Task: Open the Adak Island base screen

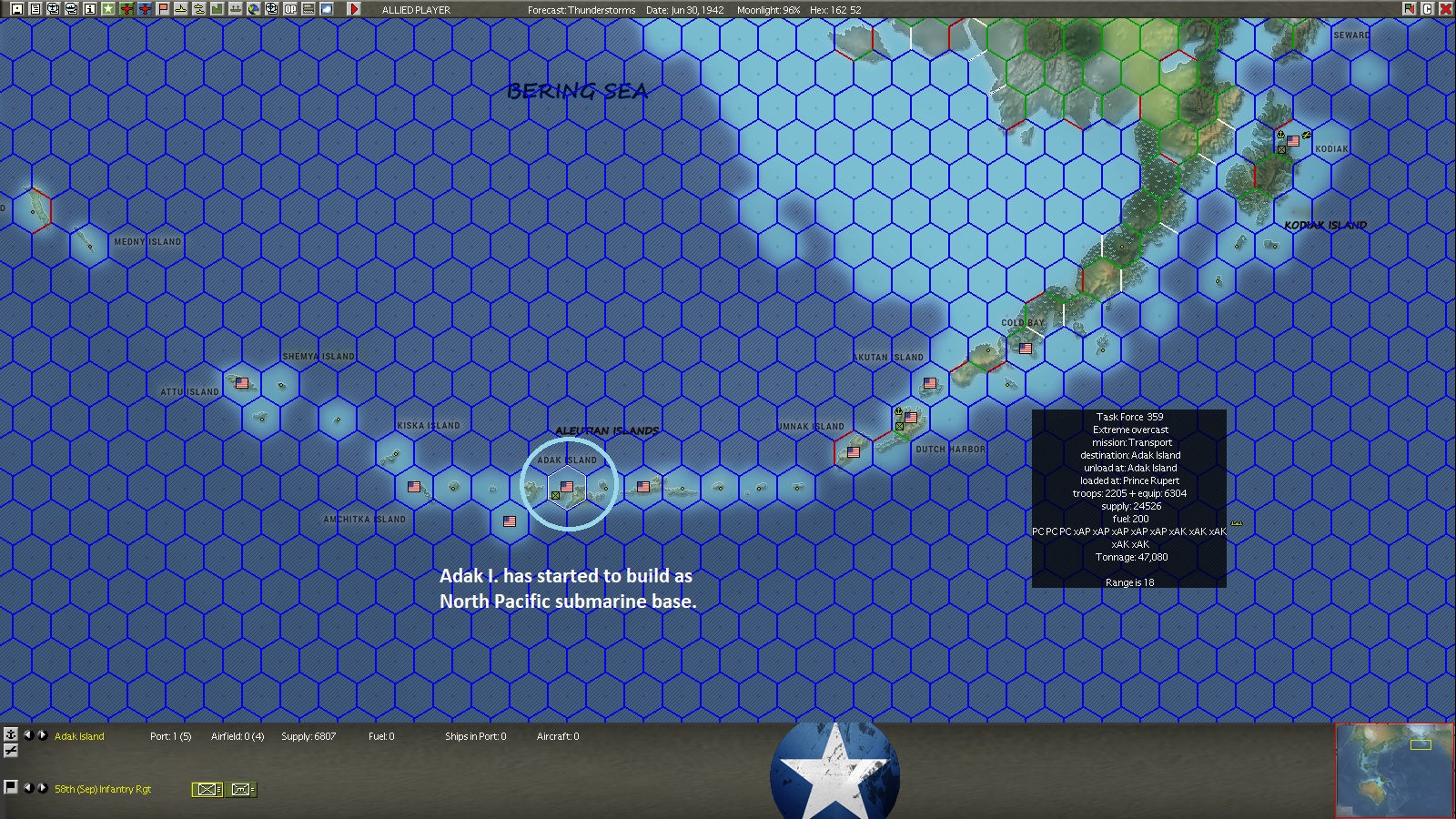Action: click(x=77, y=737)
